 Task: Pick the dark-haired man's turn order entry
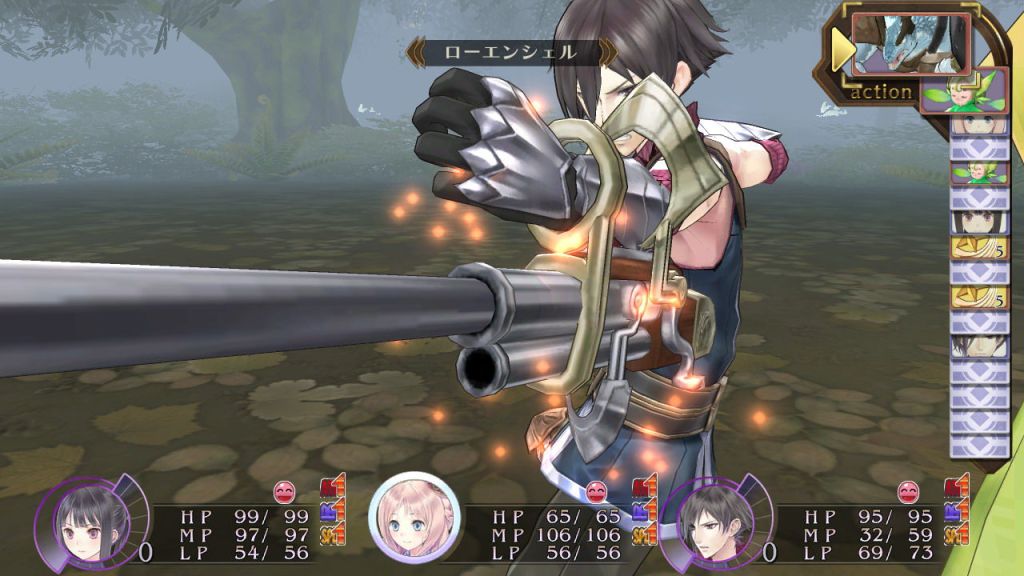tap(978, 346)
